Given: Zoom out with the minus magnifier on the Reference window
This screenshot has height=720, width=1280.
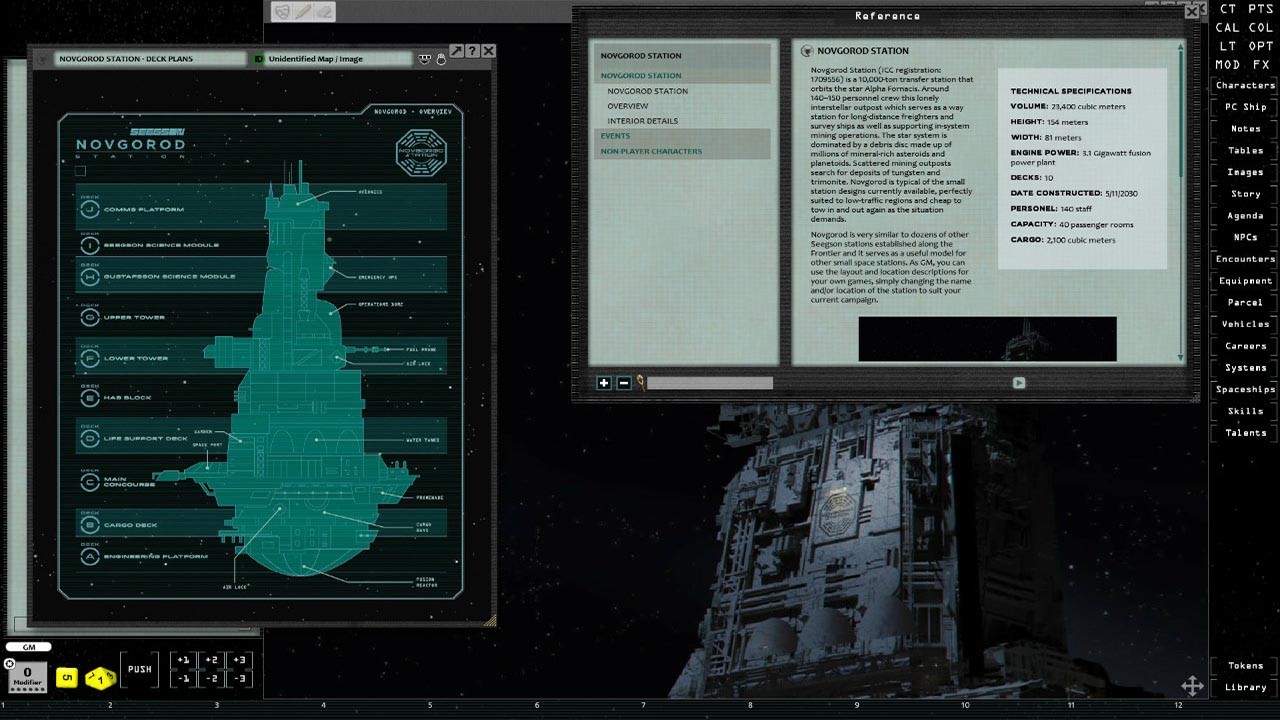Looking at the screenshot, I should point(625,383).
